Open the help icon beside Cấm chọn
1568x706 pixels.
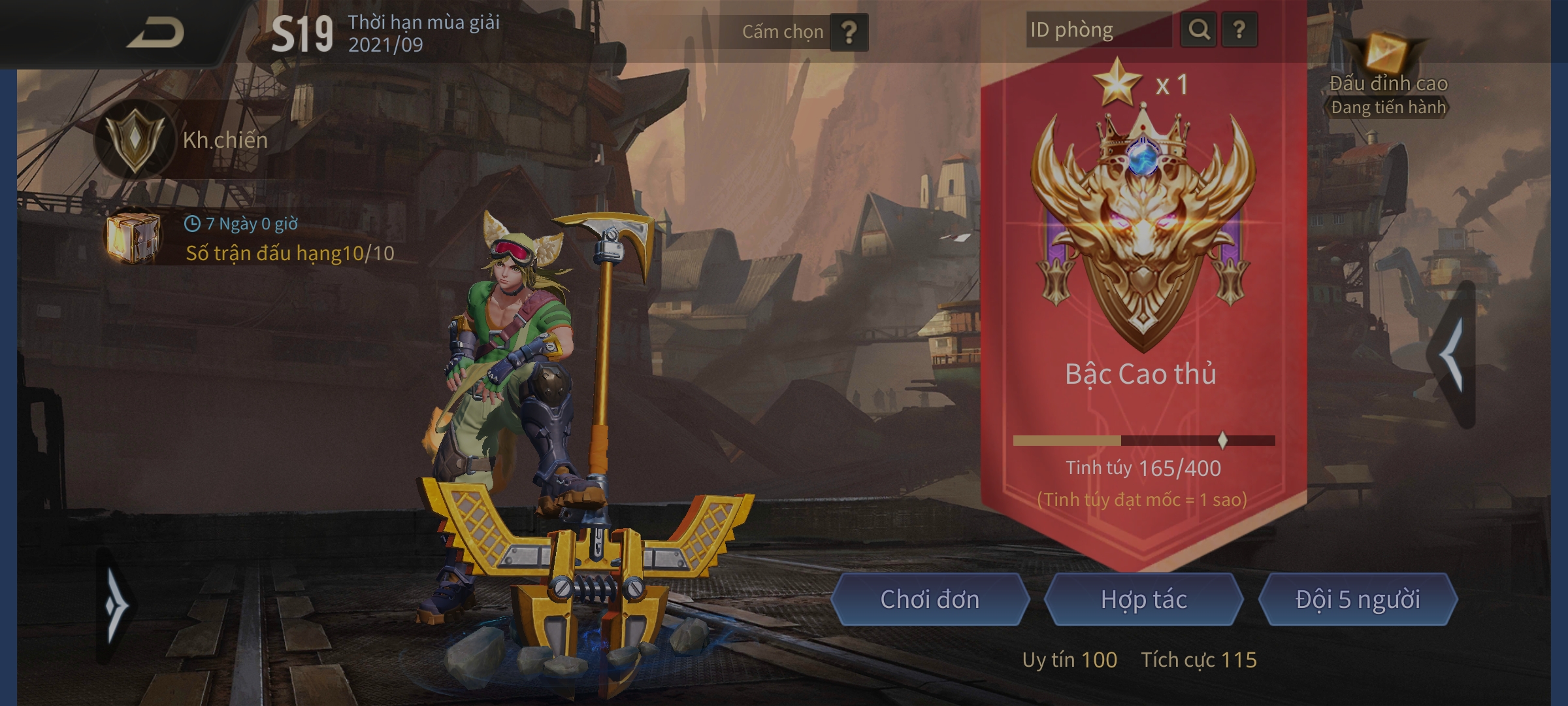851,31
